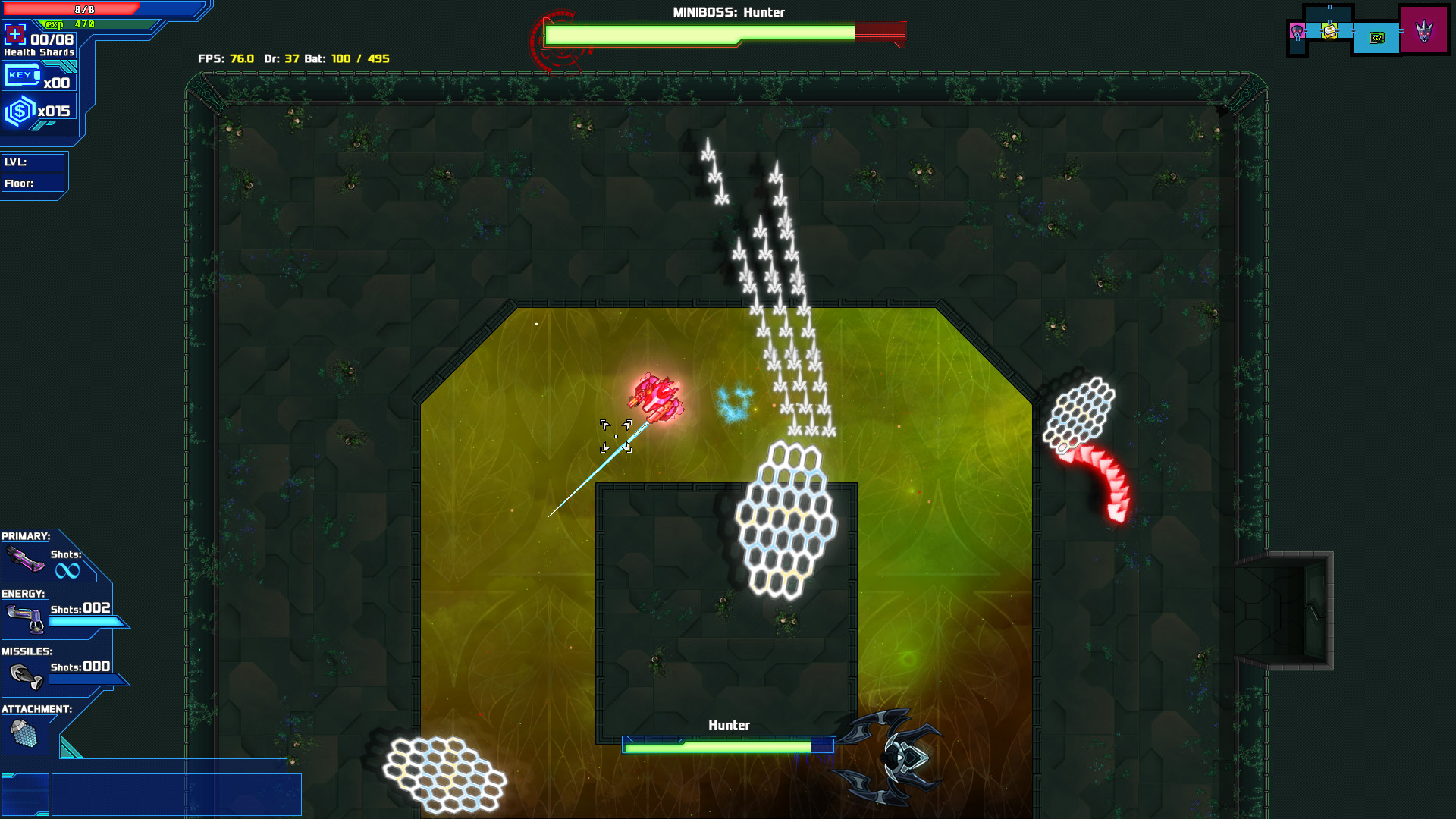Click the MINIBOSS: Hunter title text

tap(728, 11)
